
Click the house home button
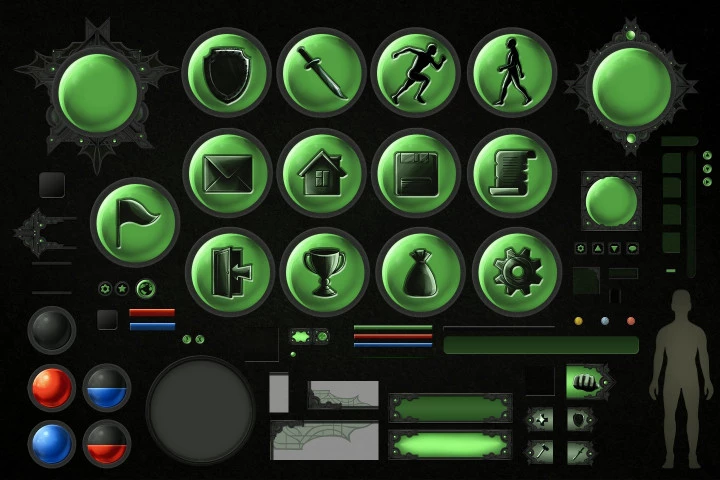(x=321, y=172)
